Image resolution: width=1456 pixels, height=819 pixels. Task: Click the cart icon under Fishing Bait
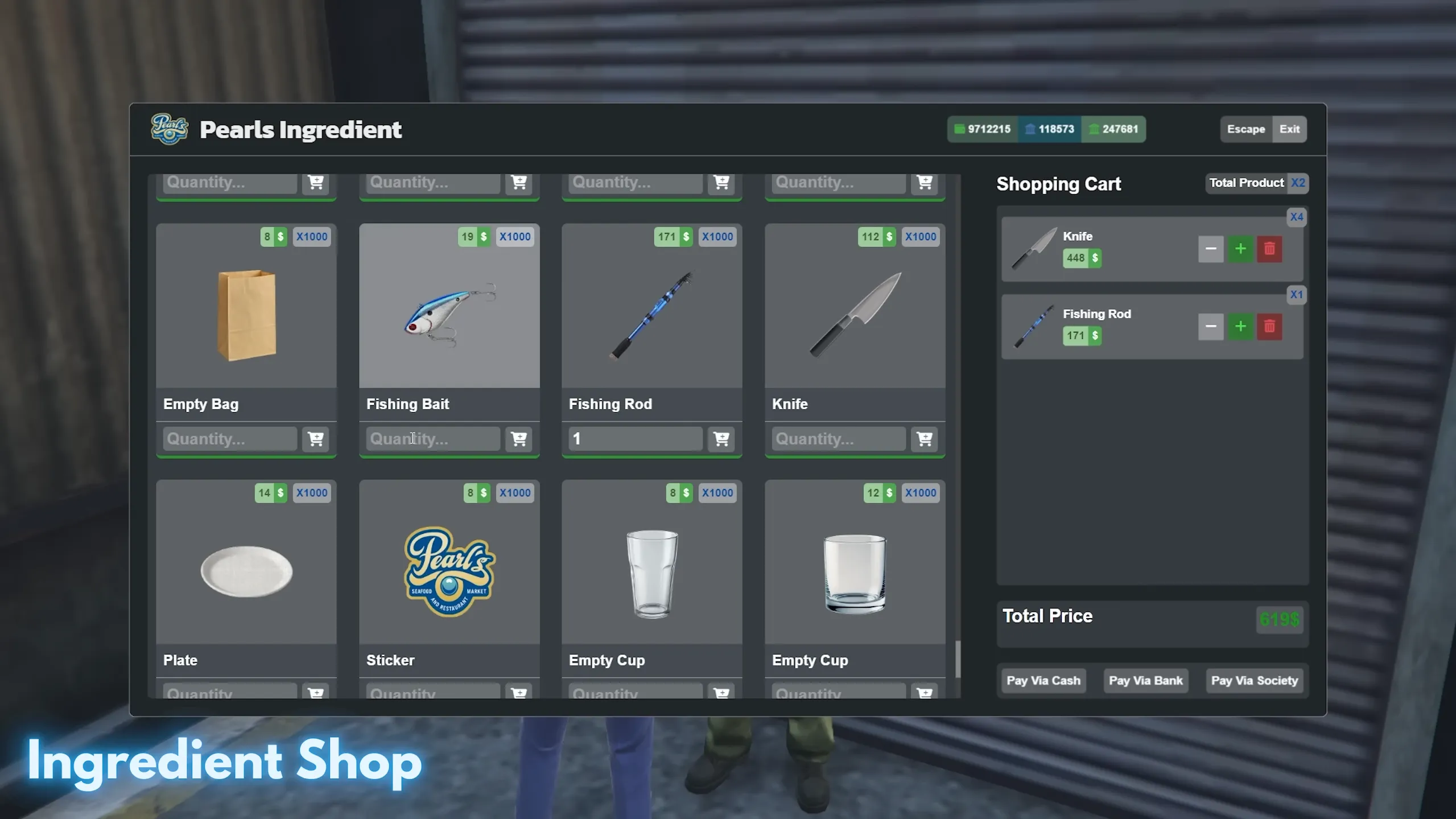click(x=518, y=439)
